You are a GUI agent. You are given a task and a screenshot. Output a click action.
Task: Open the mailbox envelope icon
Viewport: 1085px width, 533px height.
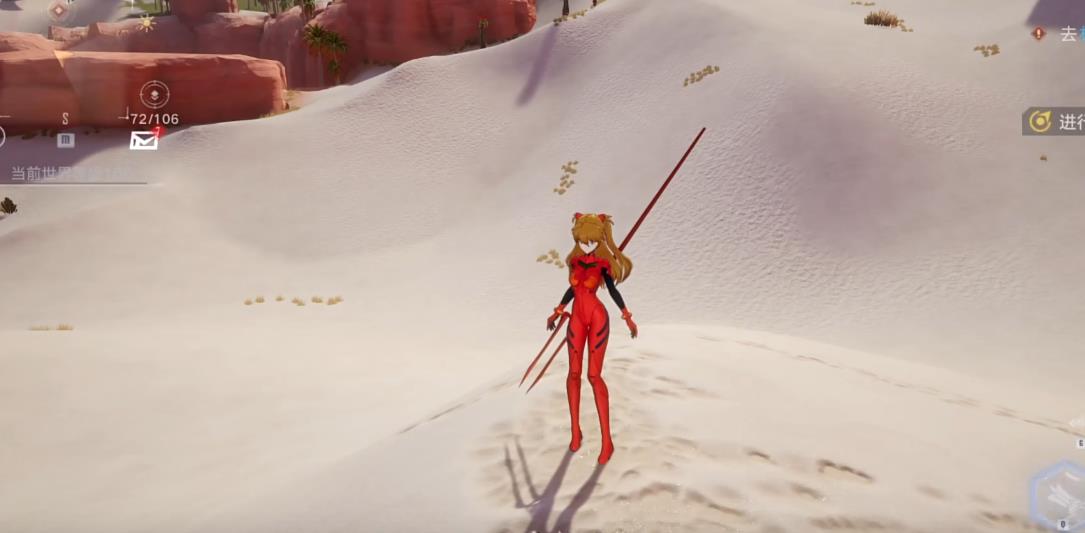click(x=144, y=141)
